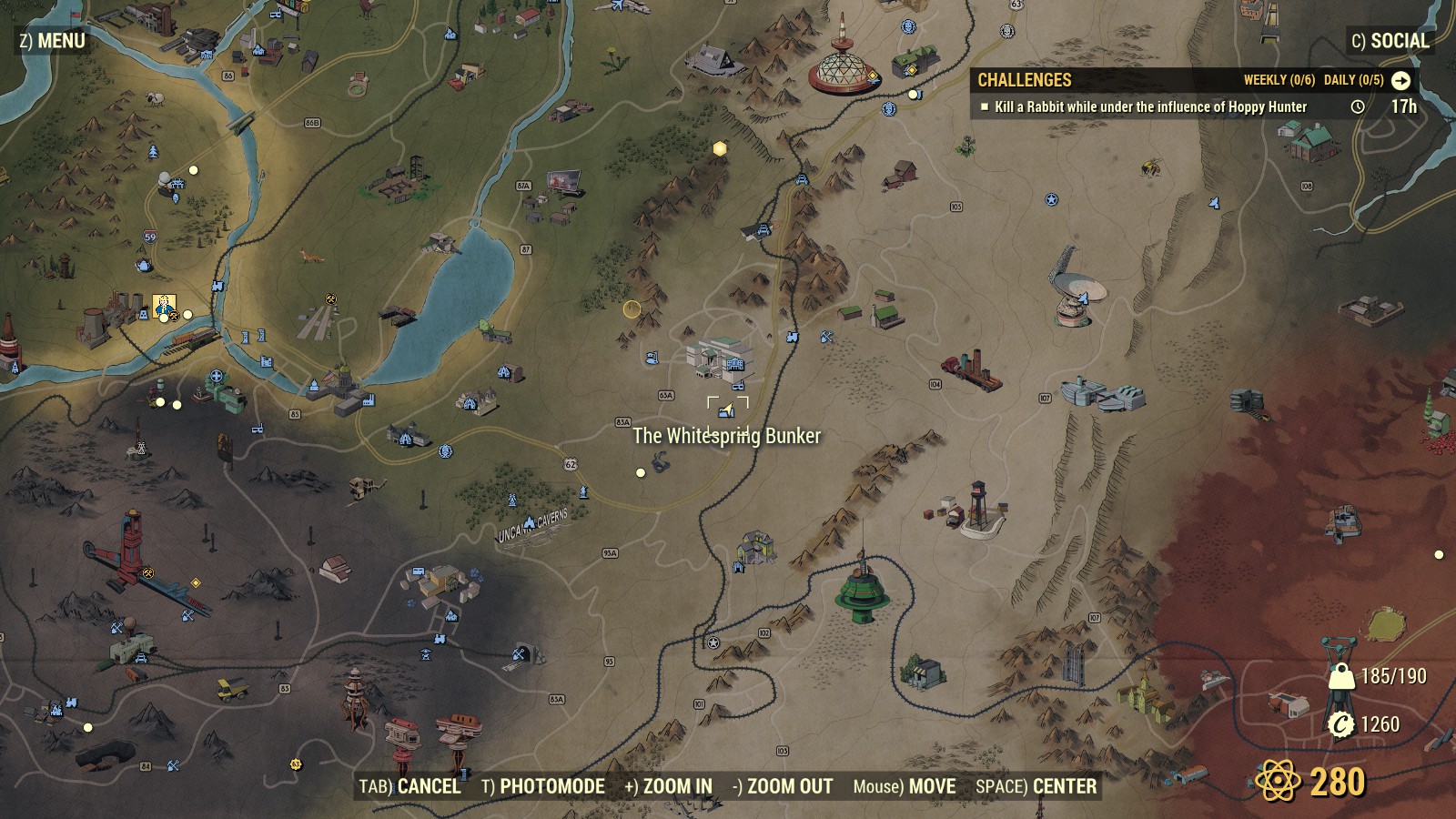This screenshot has height=819, width=1456.
Task: Click the clock icon beside the 17h timer
Action: click(x=1360, y=106)
